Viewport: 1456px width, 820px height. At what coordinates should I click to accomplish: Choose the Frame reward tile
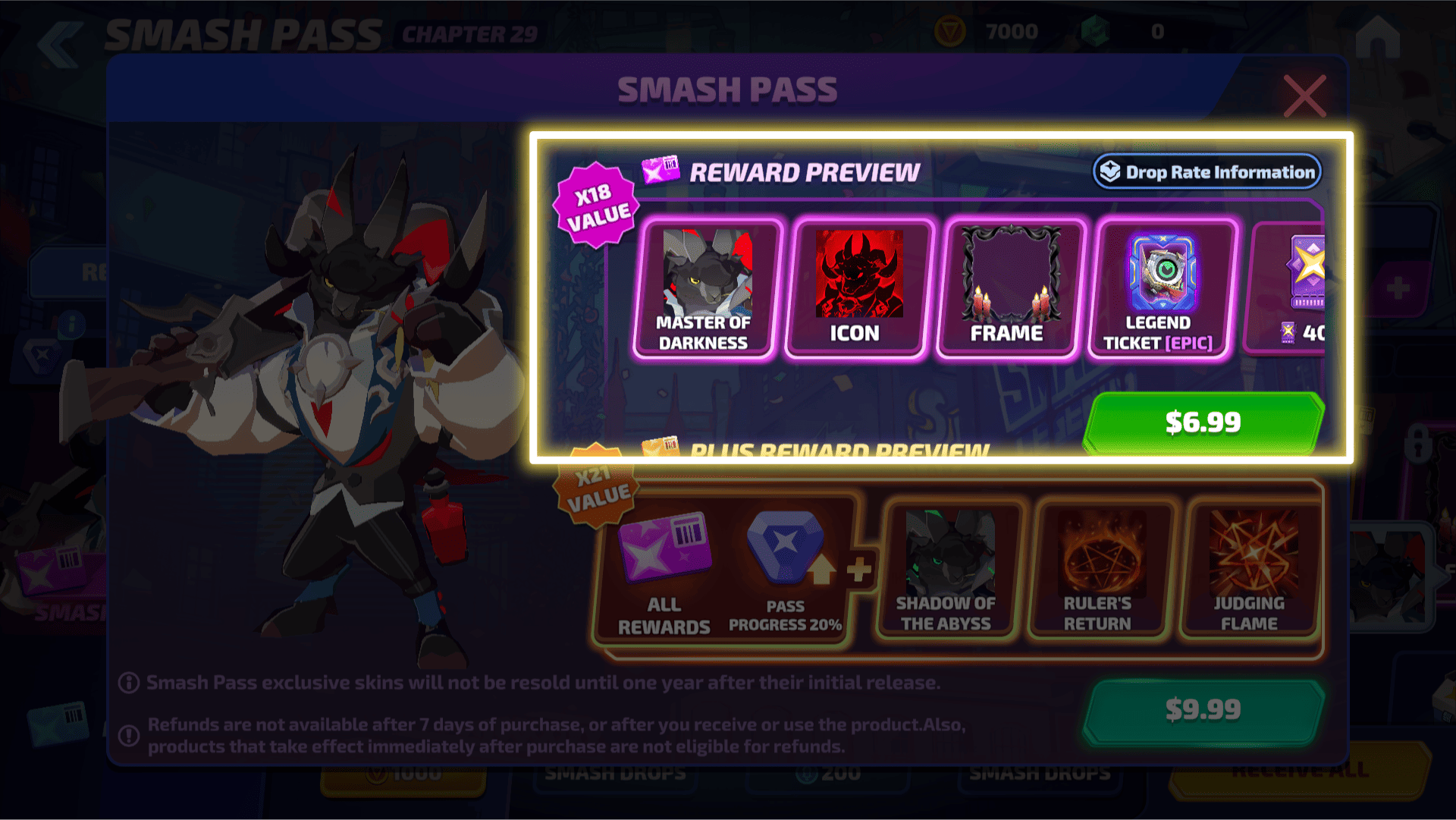pyautogui.click(x=1009, y=289)
